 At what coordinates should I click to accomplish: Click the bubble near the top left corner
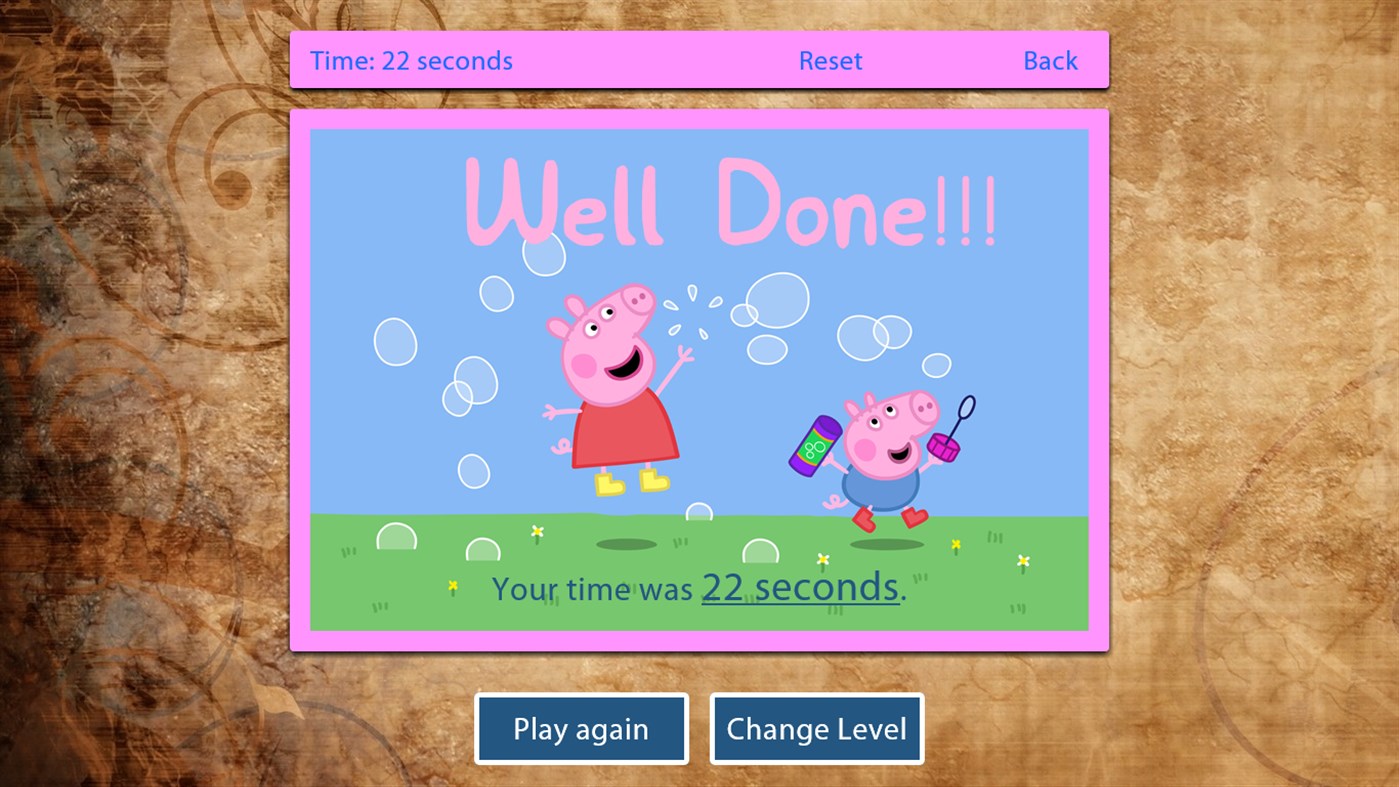click(395, 340)
